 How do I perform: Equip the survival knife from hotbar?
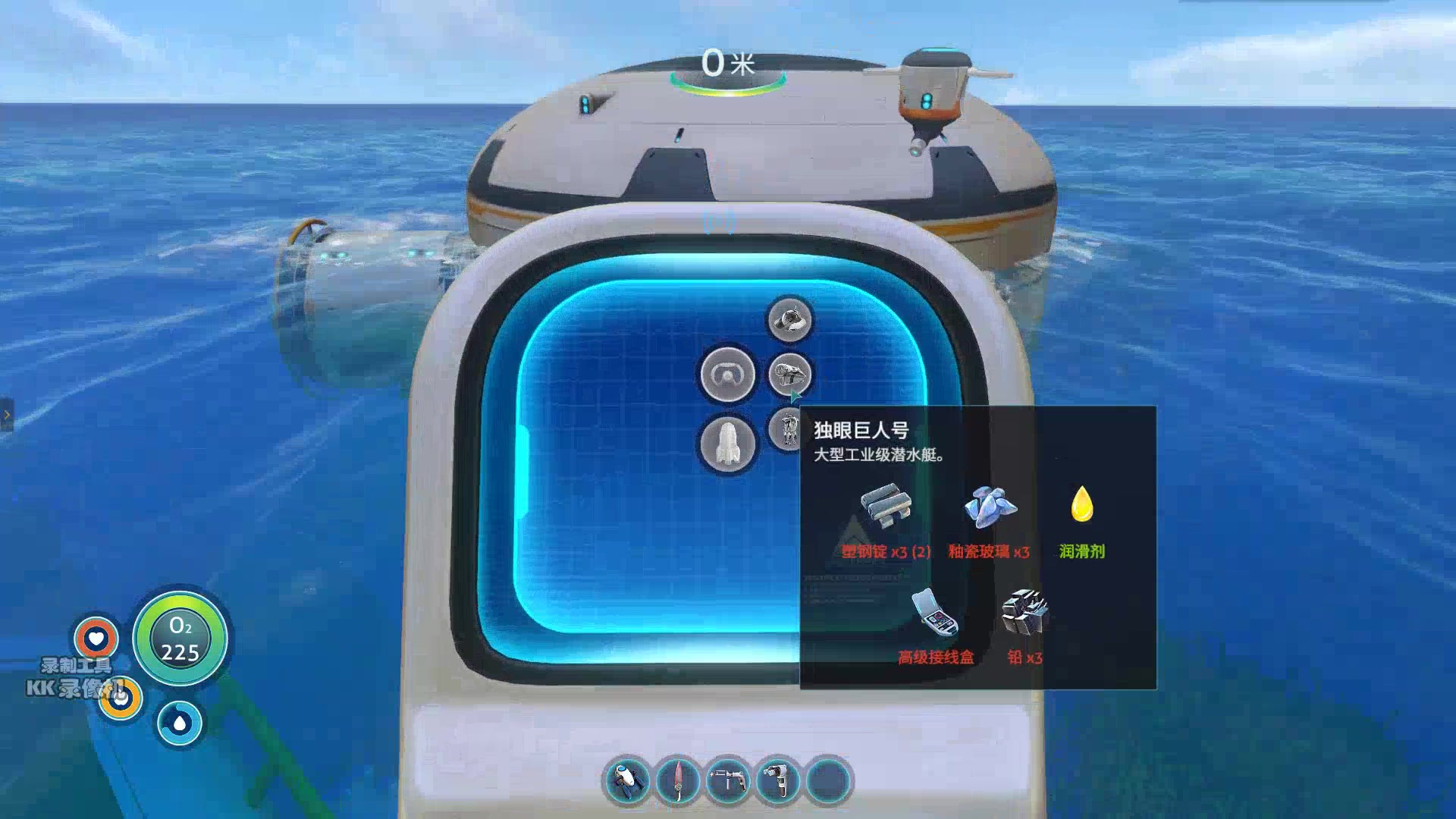[678, 780]
